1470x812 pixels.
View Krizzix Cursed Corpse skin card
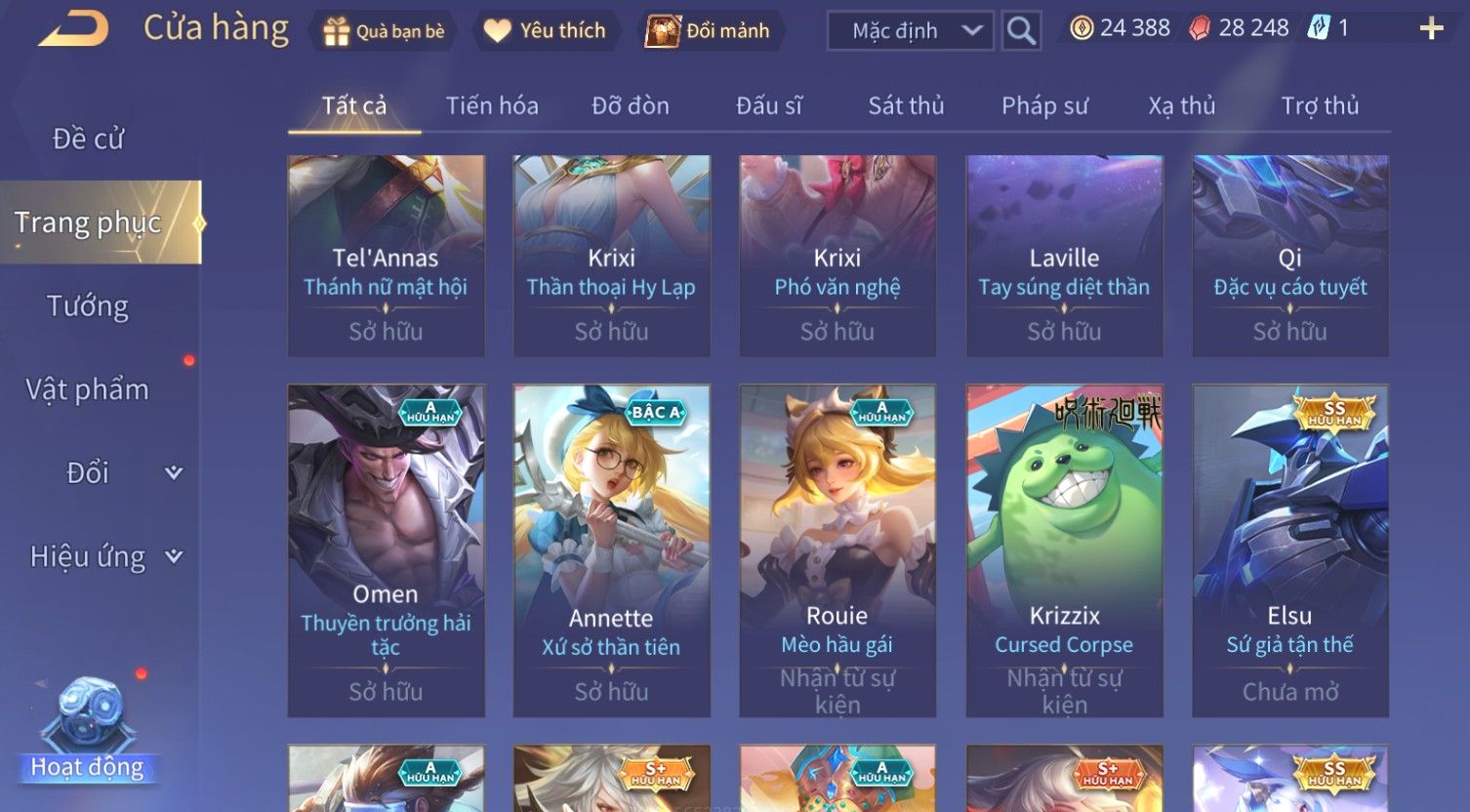point(1064,550)
